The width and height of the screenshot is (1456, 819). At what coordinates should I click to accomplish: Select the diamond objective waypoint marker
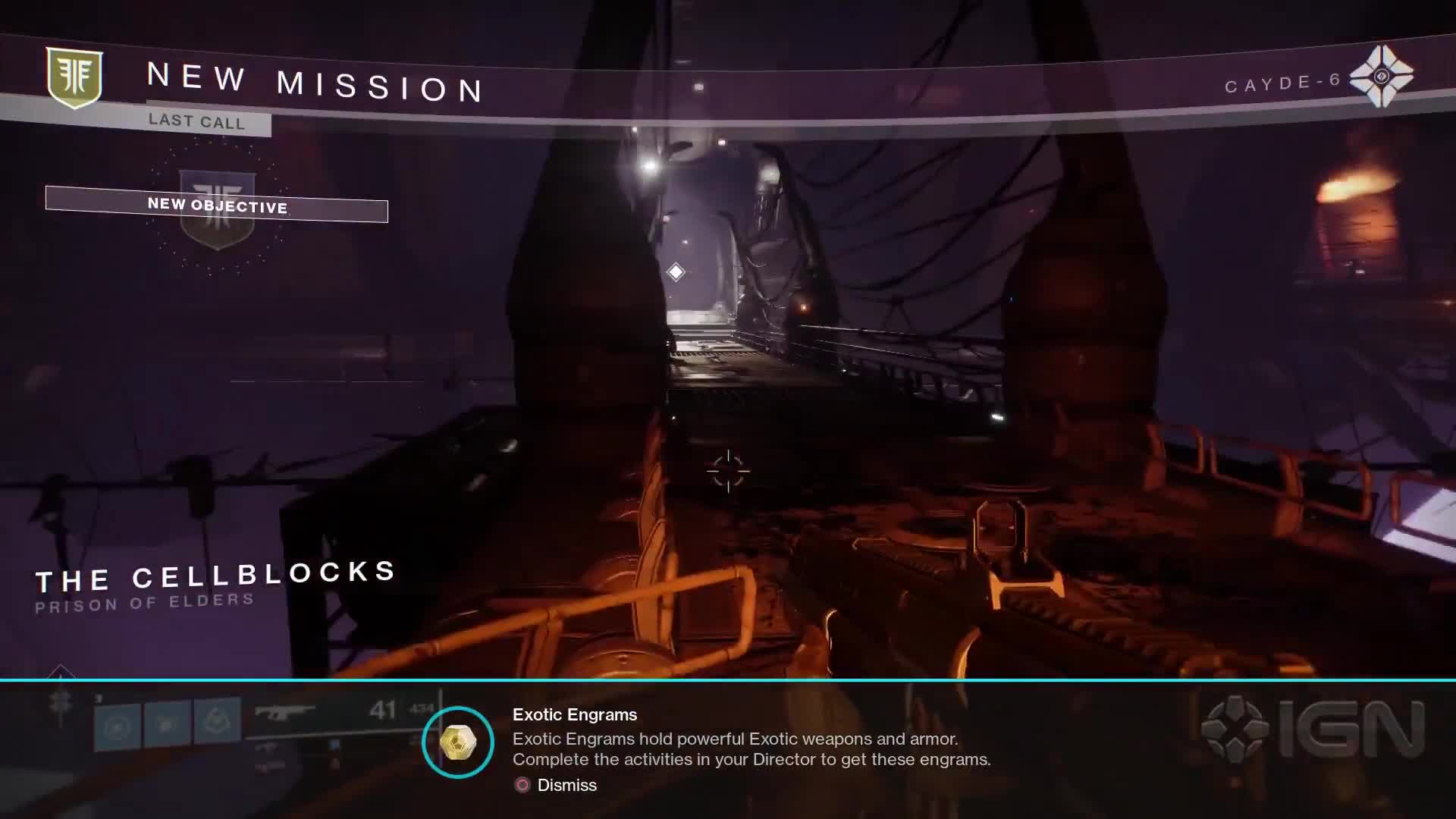pyautogui.click(x=676, y=271)
